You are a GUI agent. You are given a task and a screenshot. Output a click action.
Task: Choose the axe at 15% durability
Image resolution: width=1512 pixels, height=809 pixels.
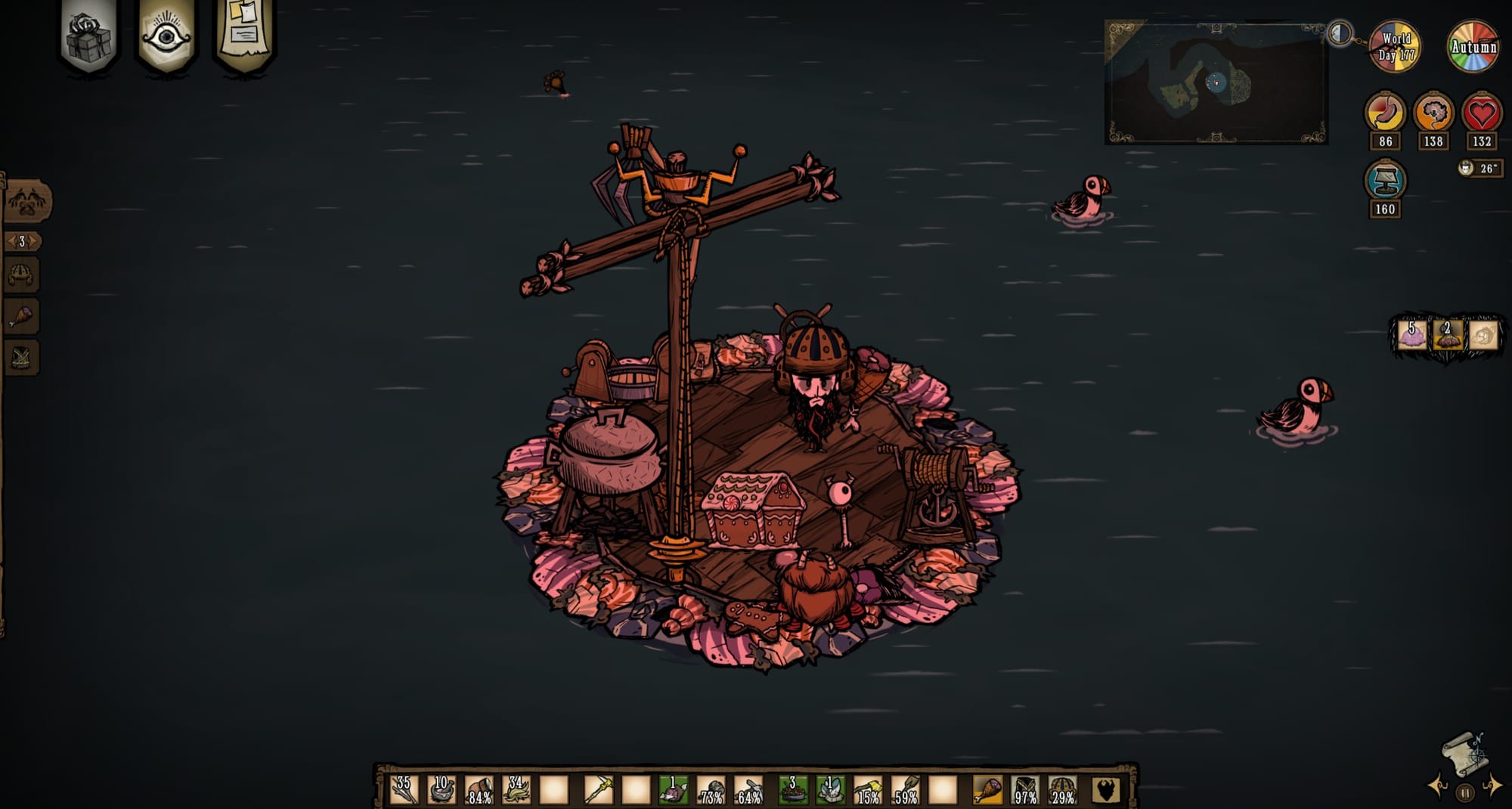[x=868, y=790]
